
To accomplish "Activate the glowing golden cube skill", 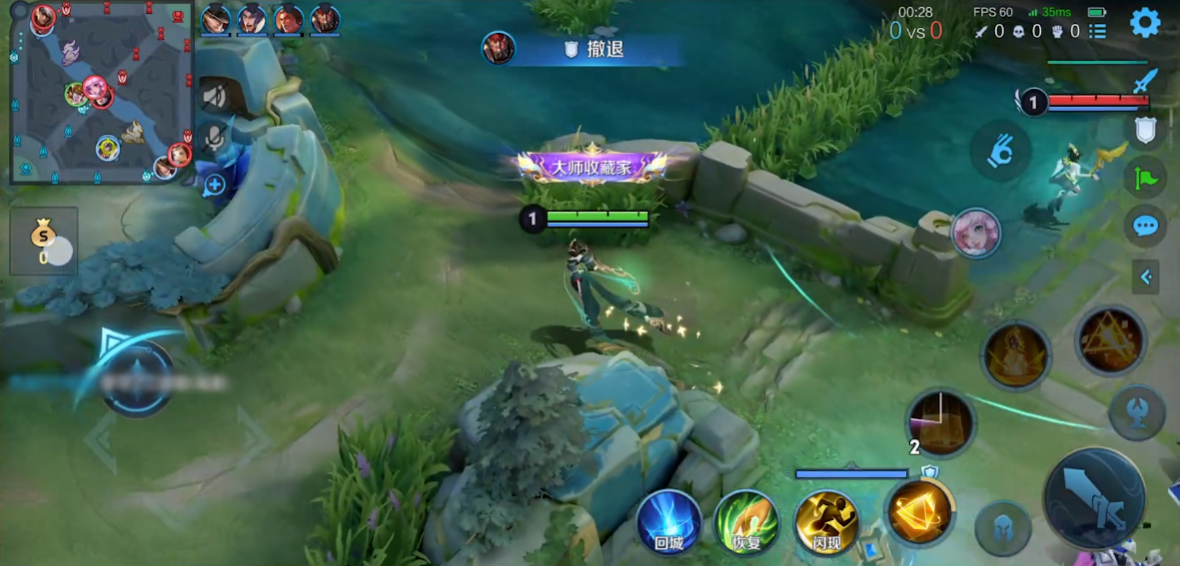I will 920,512.
